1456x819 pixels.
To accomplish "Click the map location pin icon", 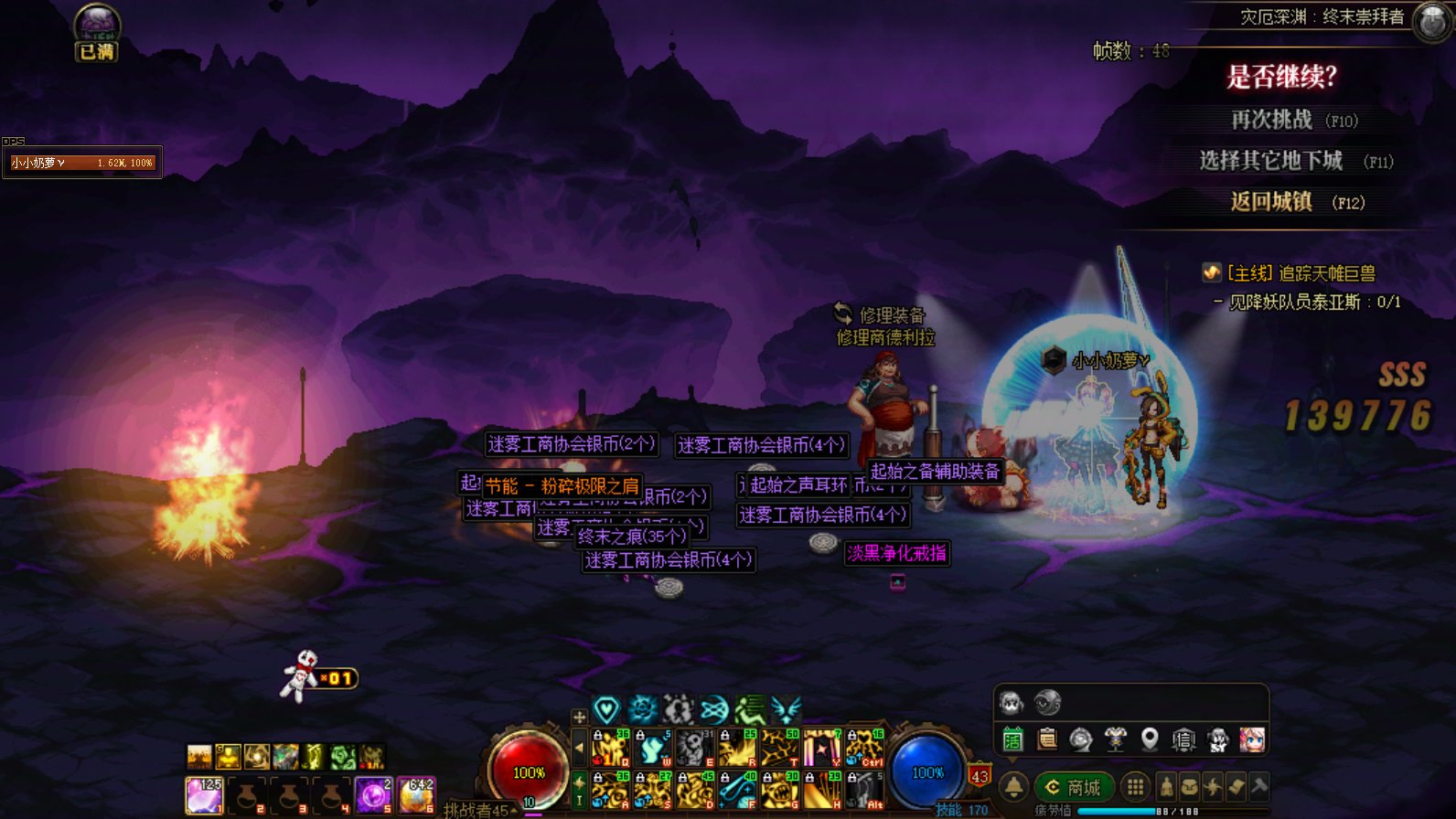I will (1150, 739).
